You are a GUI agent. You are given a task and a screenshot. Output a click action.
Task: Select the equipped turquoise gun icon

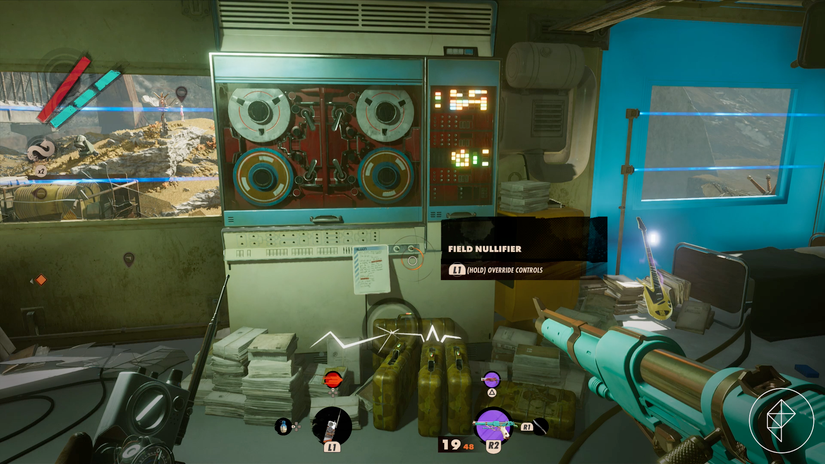[x=492, y=424]
